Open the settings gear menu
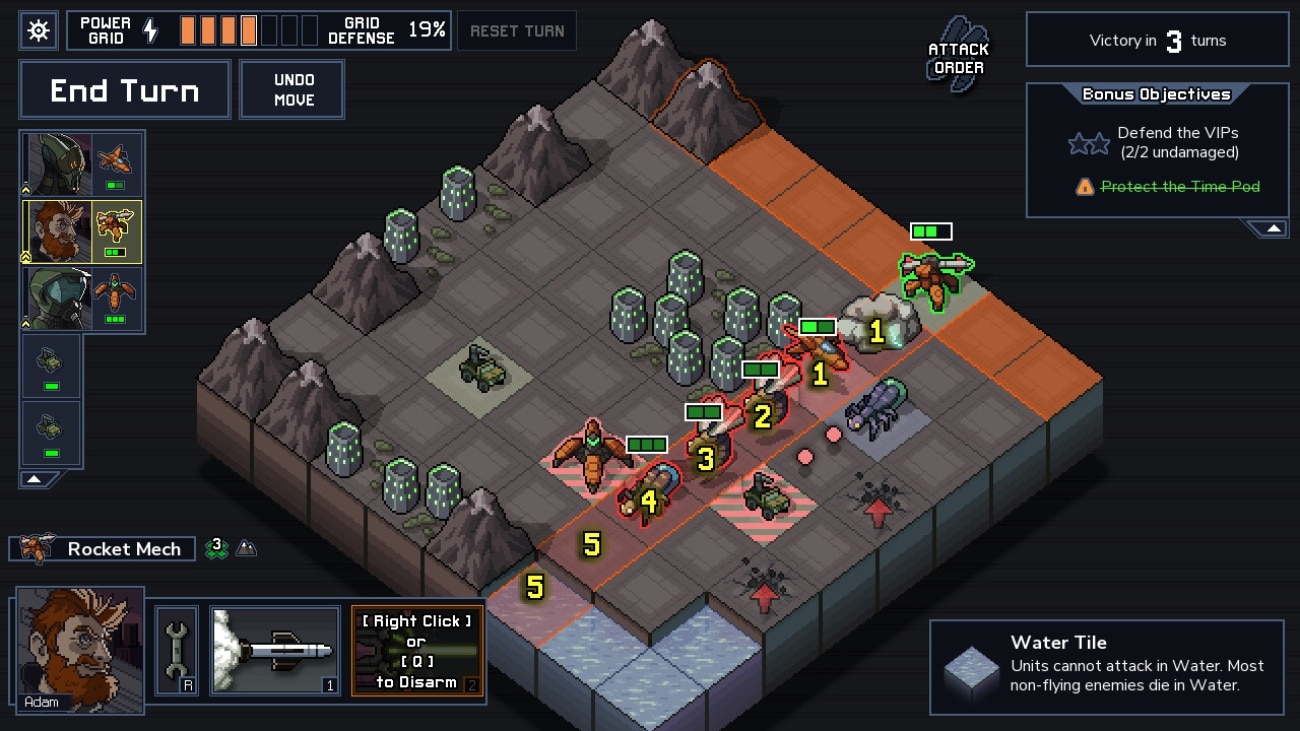 pyautogui.click(x=37, y=29)
